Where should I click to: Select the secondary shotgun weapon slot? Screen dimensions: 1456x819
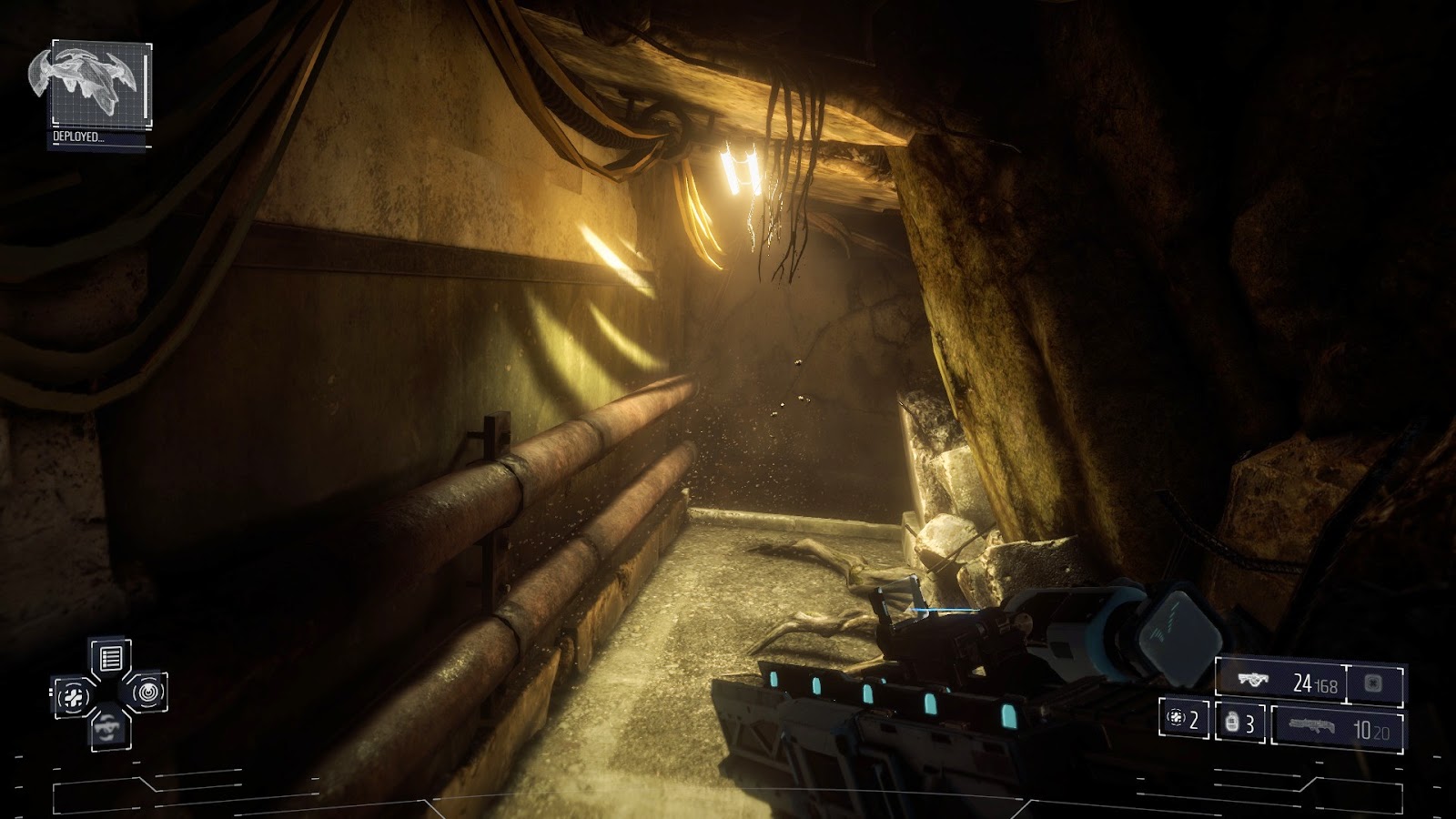tap(1338, 728)
